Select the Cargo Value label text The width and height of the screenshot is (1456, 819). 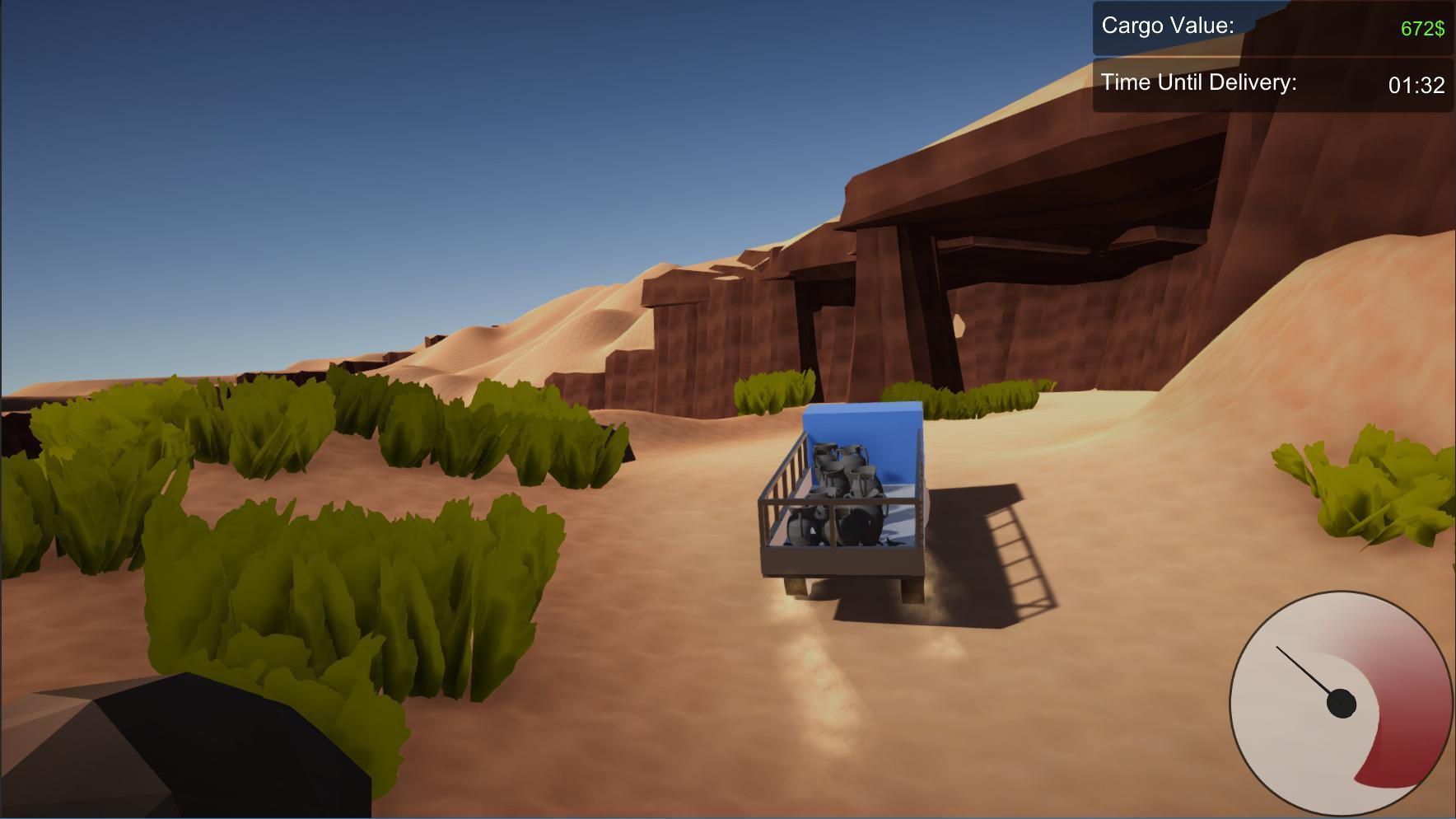(1167, 26)
